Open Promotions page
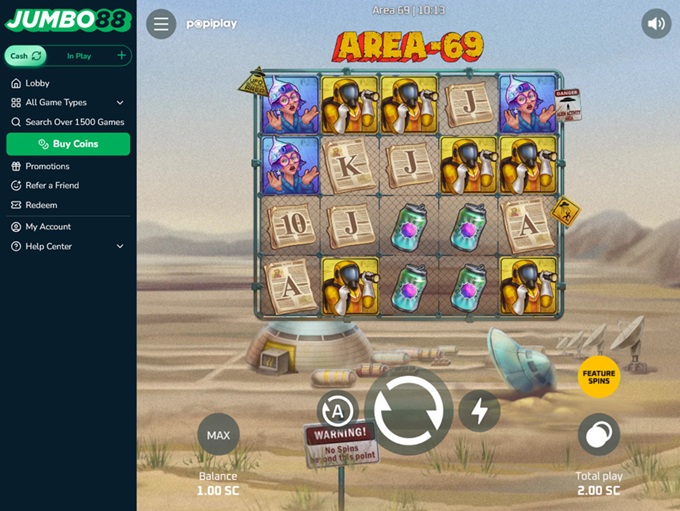Image resolution: width=680 pixels, height=511 pixels. click(47, 166)
